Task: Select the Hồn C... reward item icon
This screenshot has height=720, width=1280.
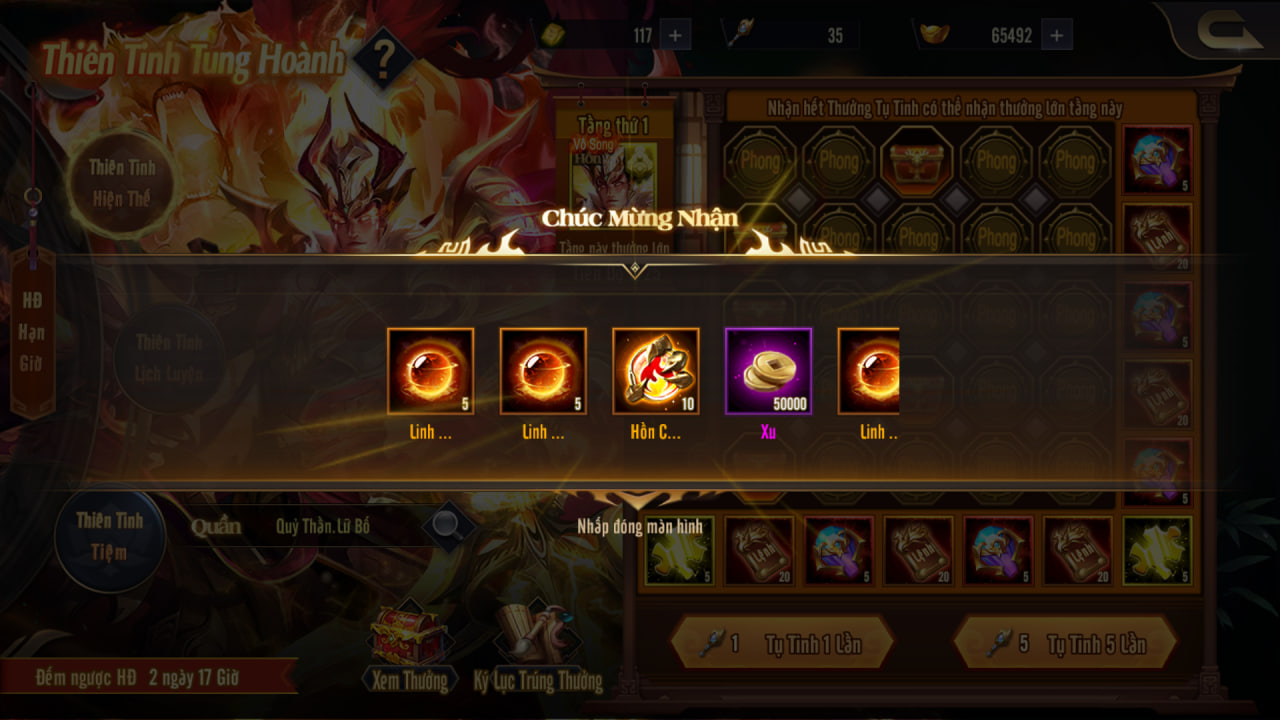Action: click(x=656, y=371)
